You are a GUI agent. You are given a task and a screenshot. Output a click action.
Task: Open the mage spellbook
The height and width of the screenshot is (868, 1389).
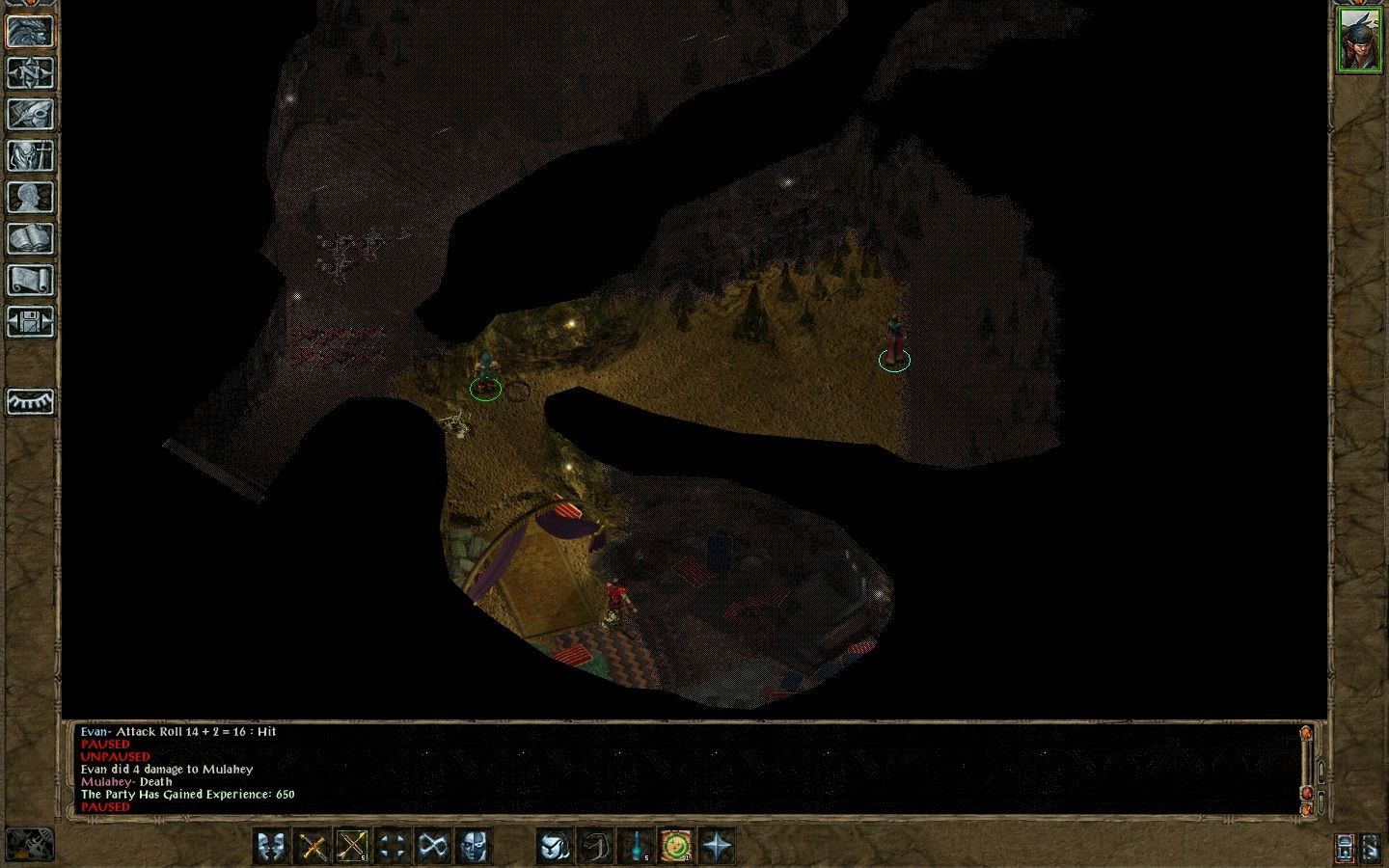click(x=30, y=239)
